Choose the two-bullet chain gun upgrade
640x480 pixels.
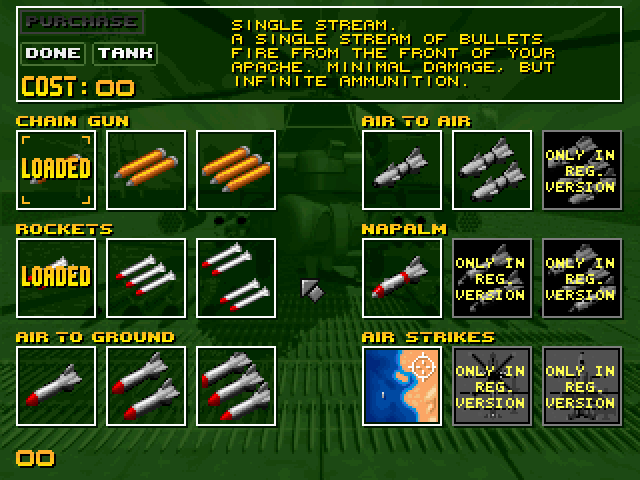(146, 170)
